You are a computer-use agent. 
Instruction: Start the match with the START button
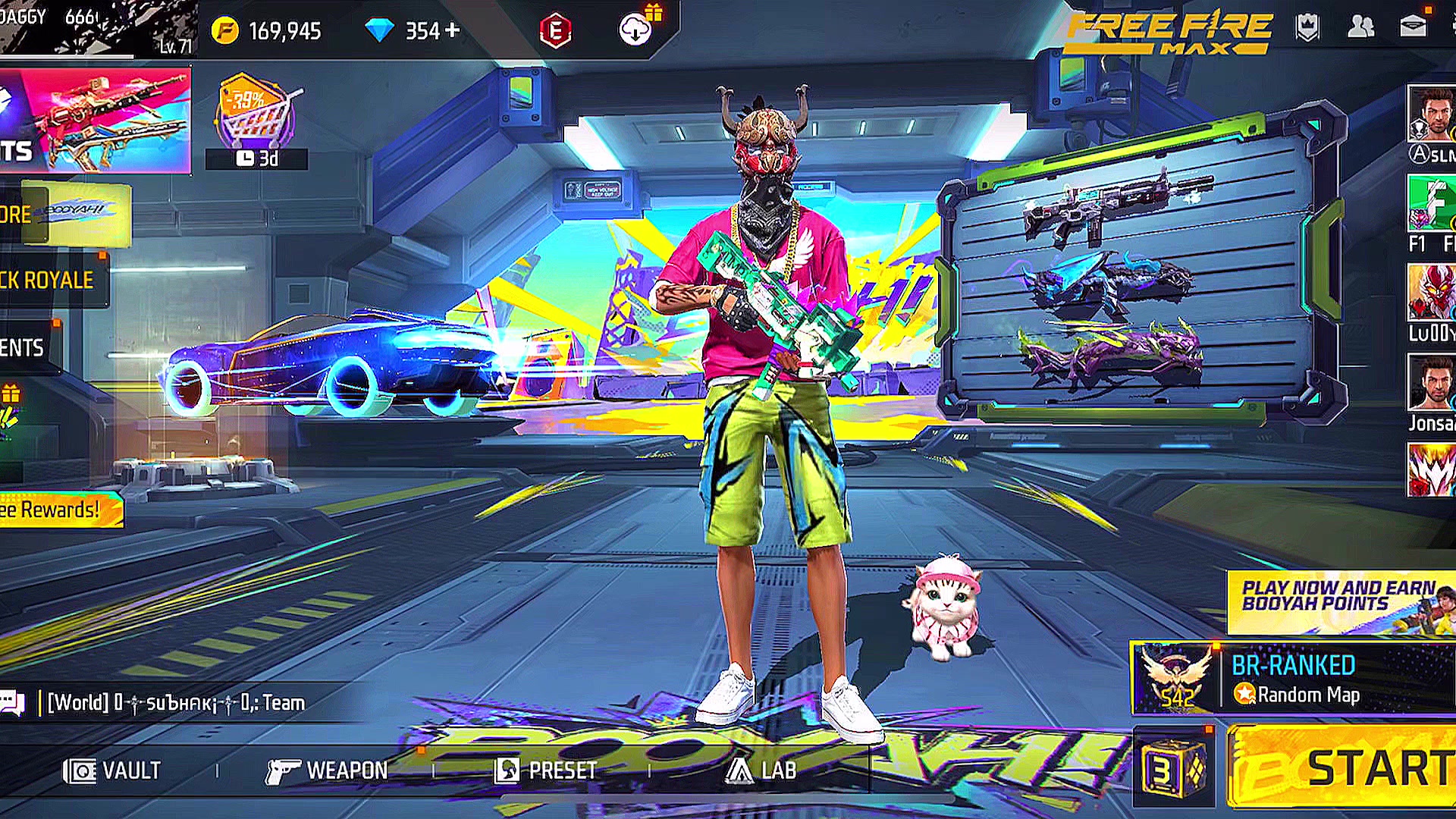coord(1342,767)
